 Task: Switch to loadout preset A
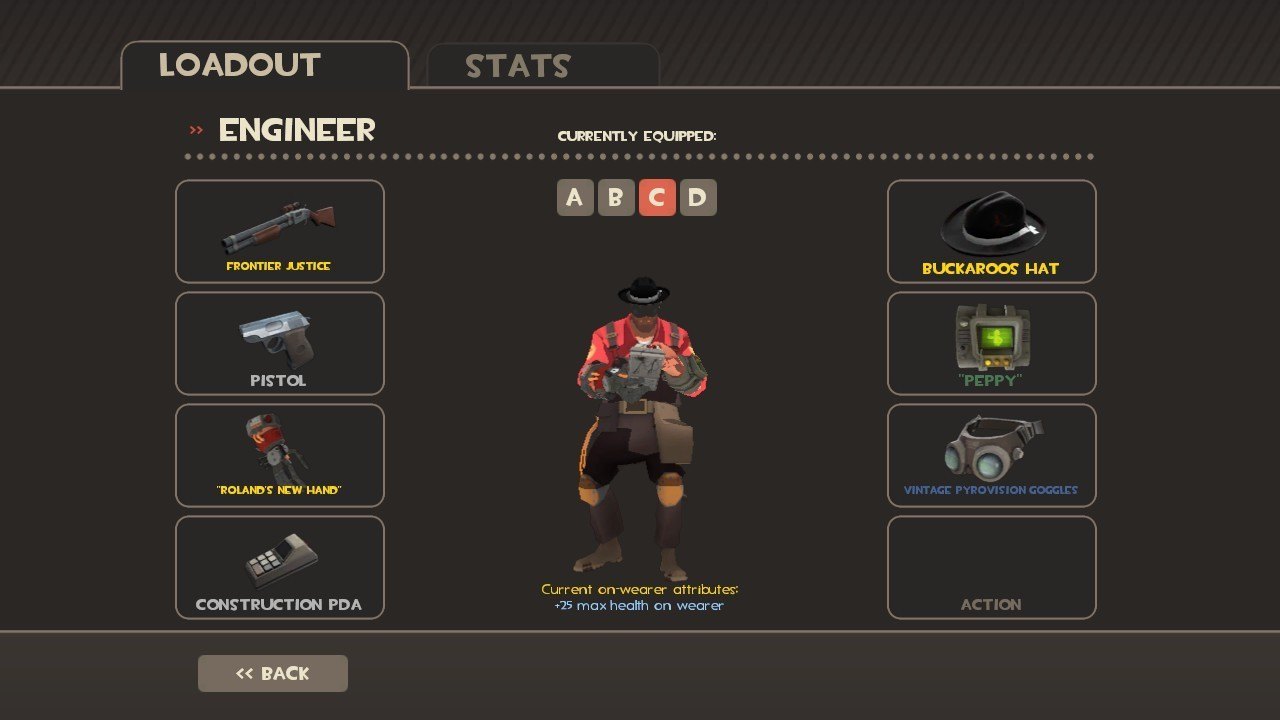click(x=574, y=198)
